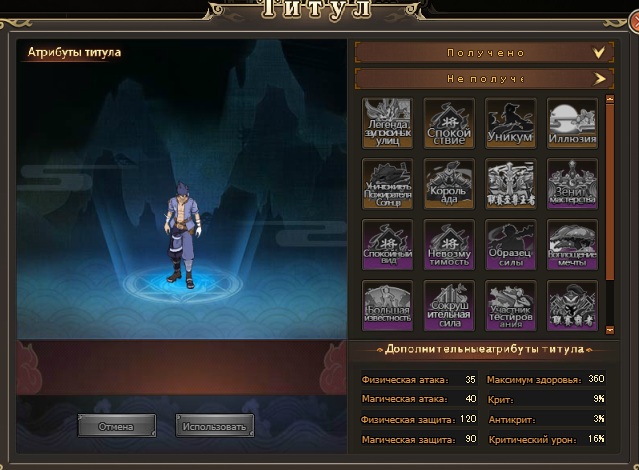Click the title list scroll-down arrow
The width and height of the screenshot is (639, 470).
point(609,327)
